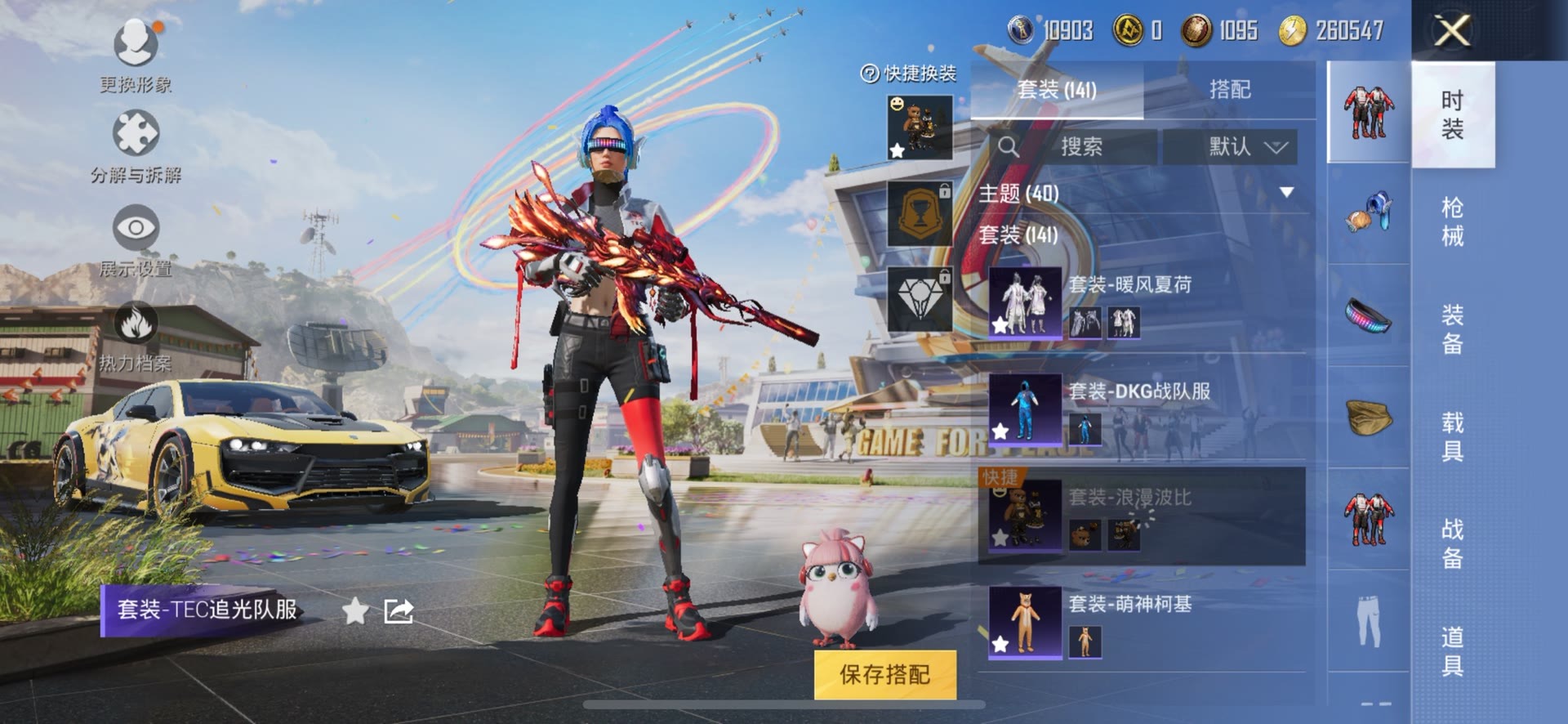Switch to the 套装 (141) tab
Image resolution: width=1568 pixels, height=724 pixels.
coord(1057,90)
